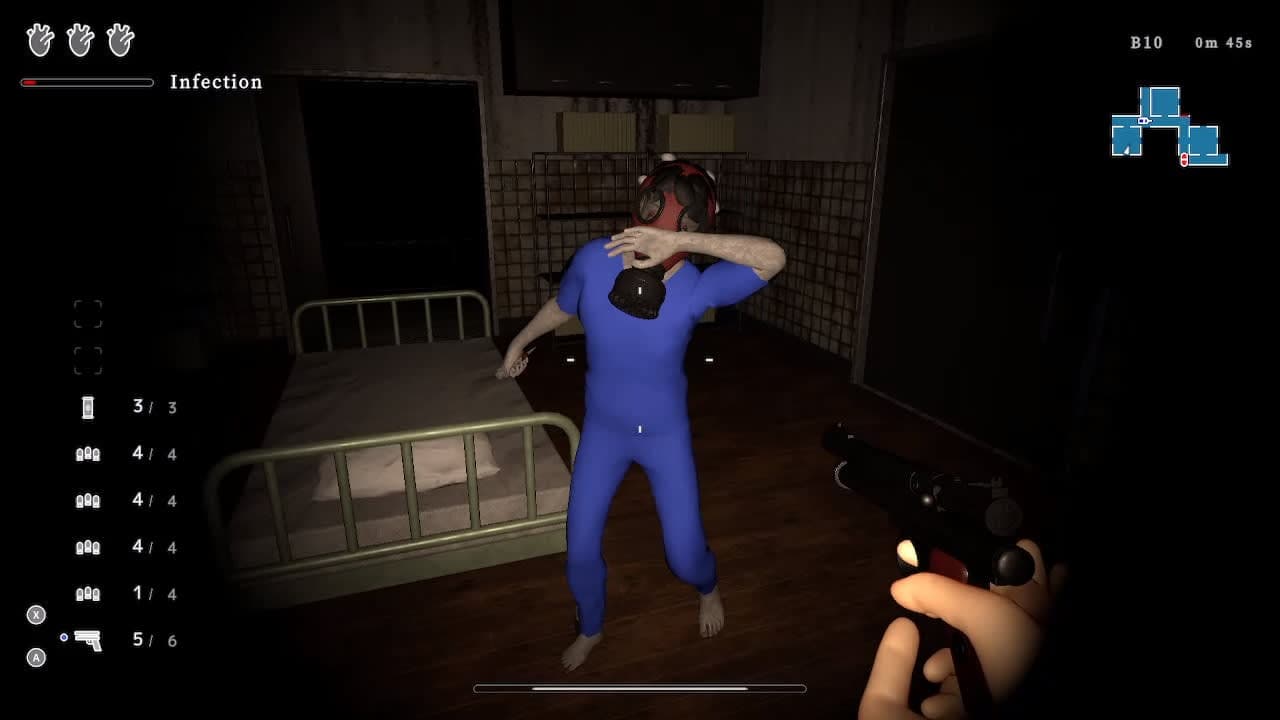The height and width of the screenshot is (720, 1280).
Task: Click the syringe item icon
Action: [x=88, y=407]
